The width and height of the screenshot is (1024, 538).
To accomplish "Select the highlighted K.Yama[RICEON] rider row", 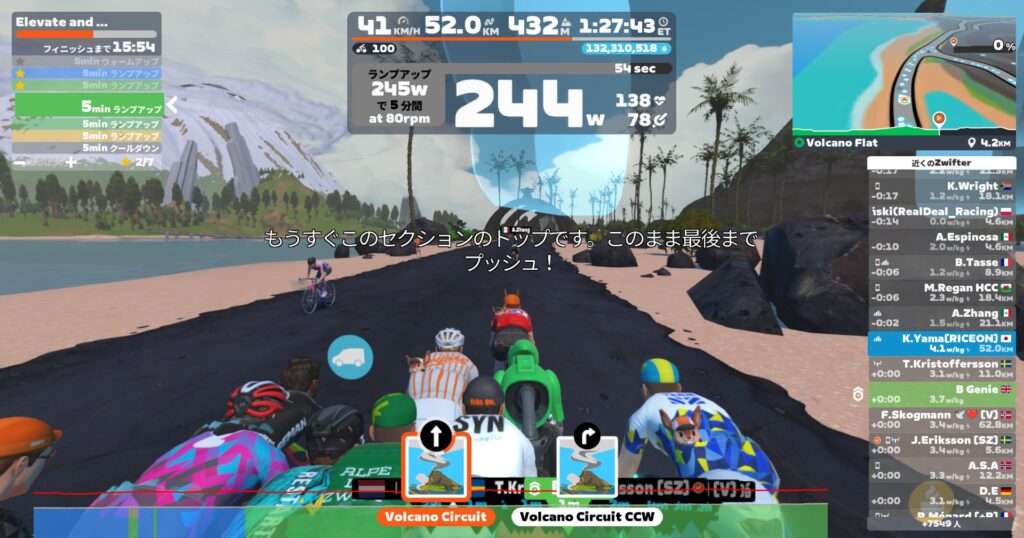I will 942,343.
